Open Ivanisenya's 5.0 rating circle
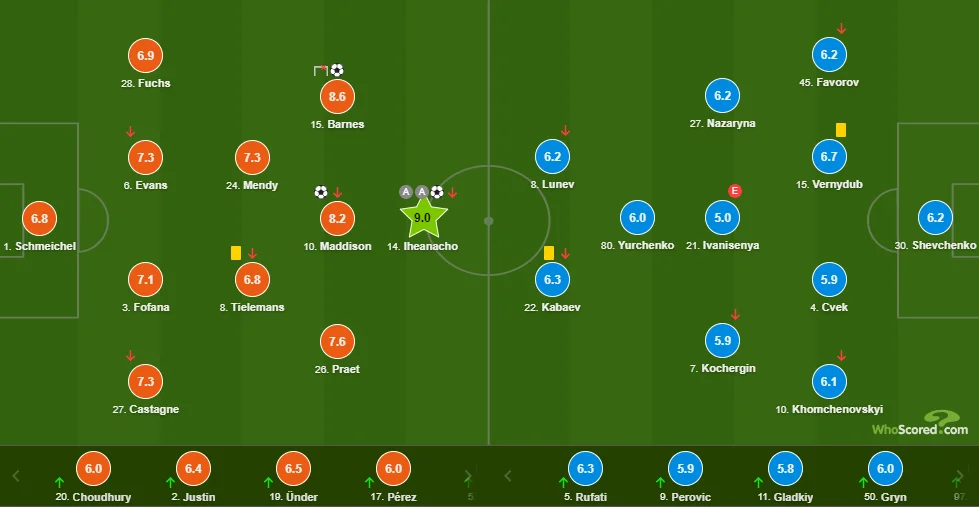This screenshot has height=507, width=979. [723, 217]
